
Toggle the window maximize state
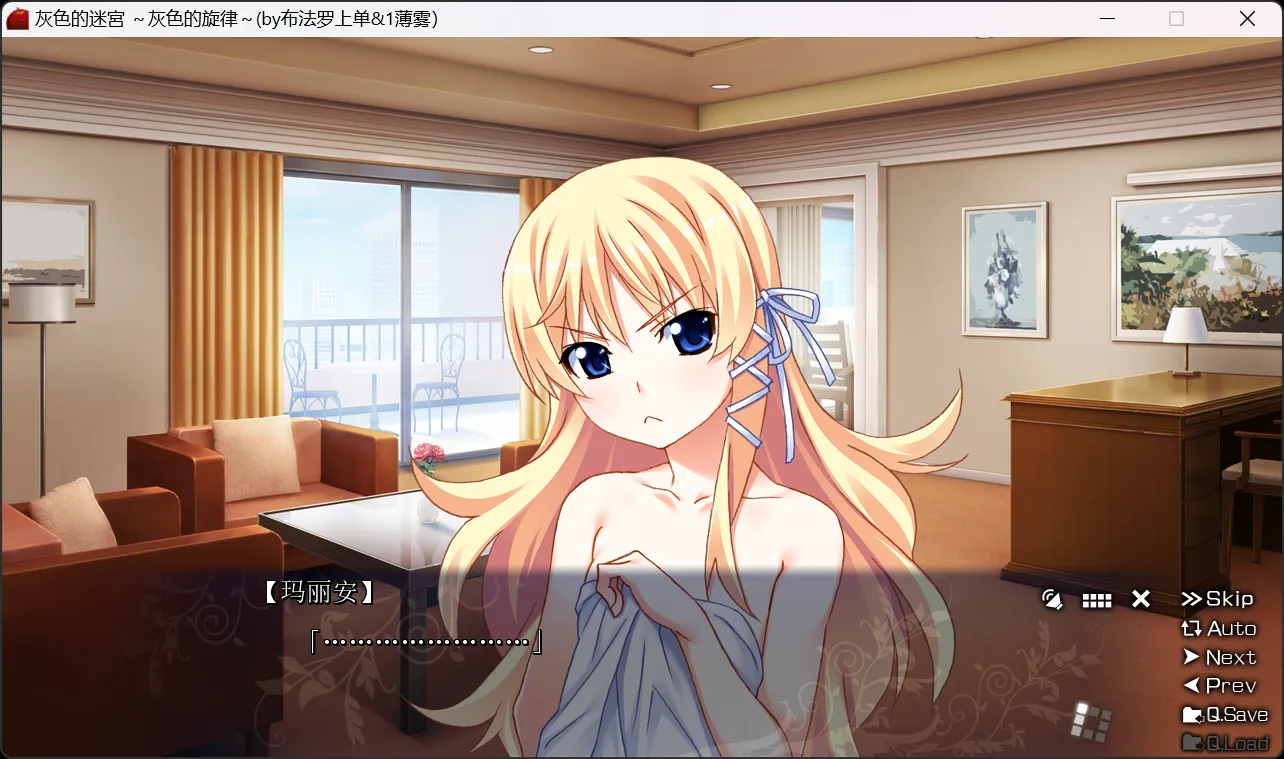[1177, 19]
